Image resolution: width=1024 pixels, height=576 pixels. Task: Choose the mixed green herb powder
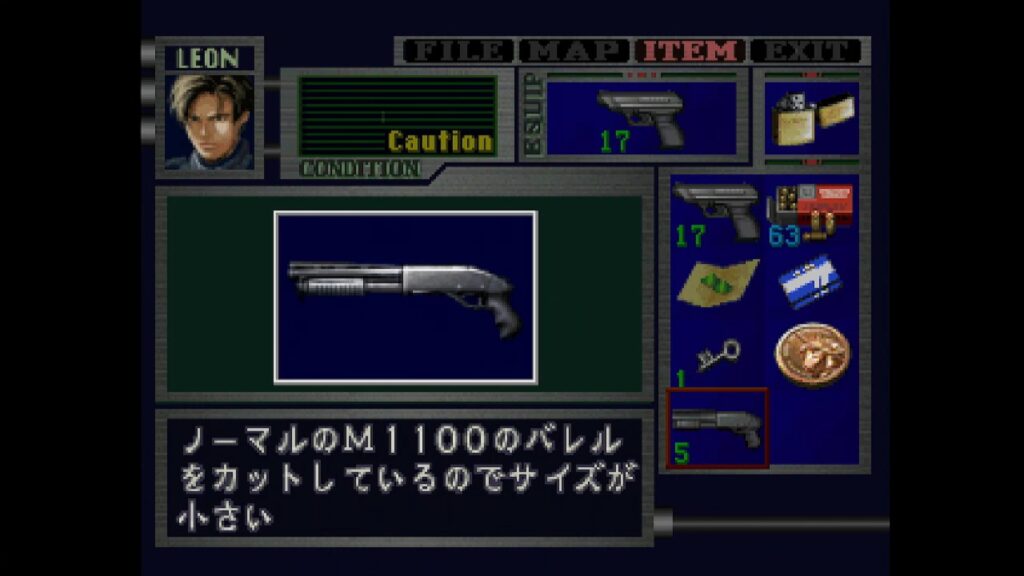716,283
